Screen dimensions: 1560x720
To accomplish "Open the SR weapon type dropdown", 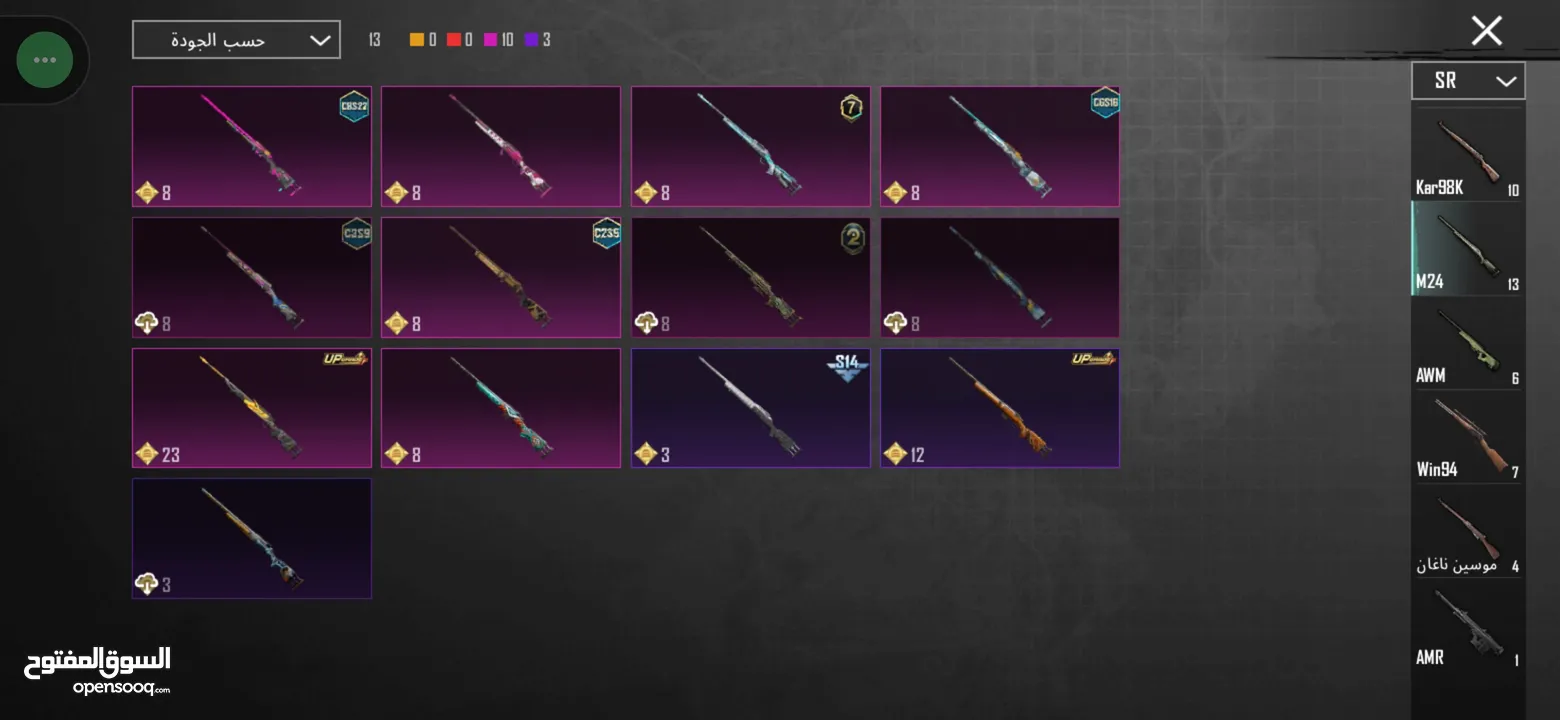I will 1467,81.
